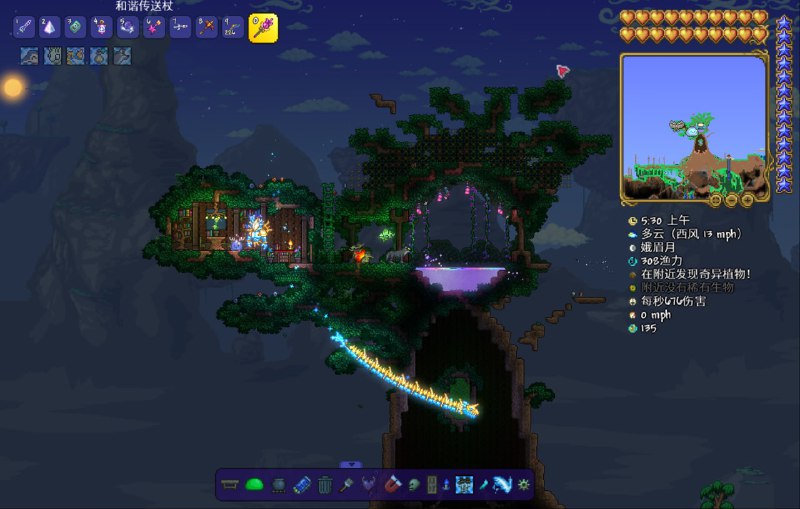Click the trash can icon in bottom bar
Viewport: 800px width, 509px height.
point(325,485)
